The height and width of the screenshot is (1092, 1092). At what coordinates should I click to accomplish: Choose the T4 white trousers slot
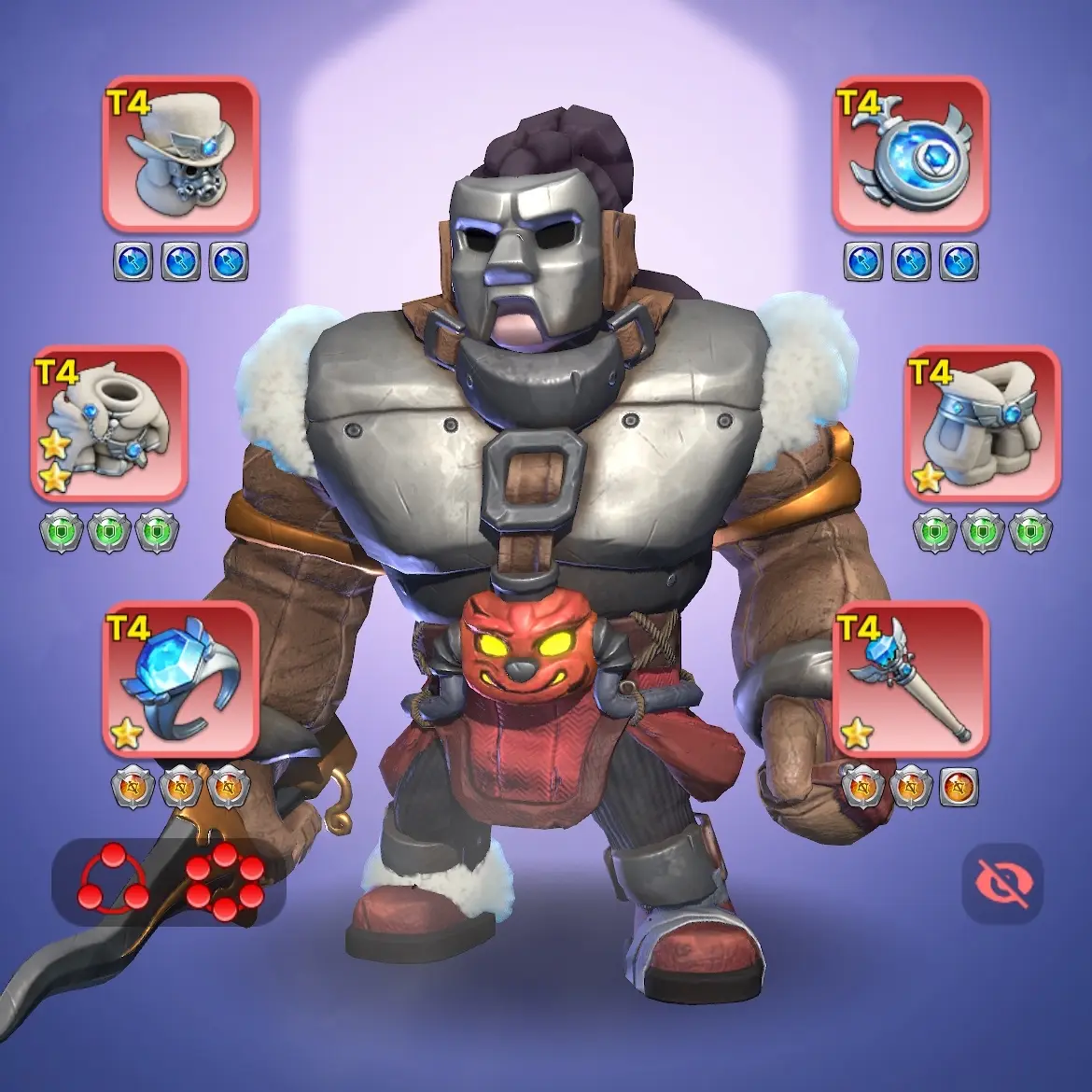983,423
